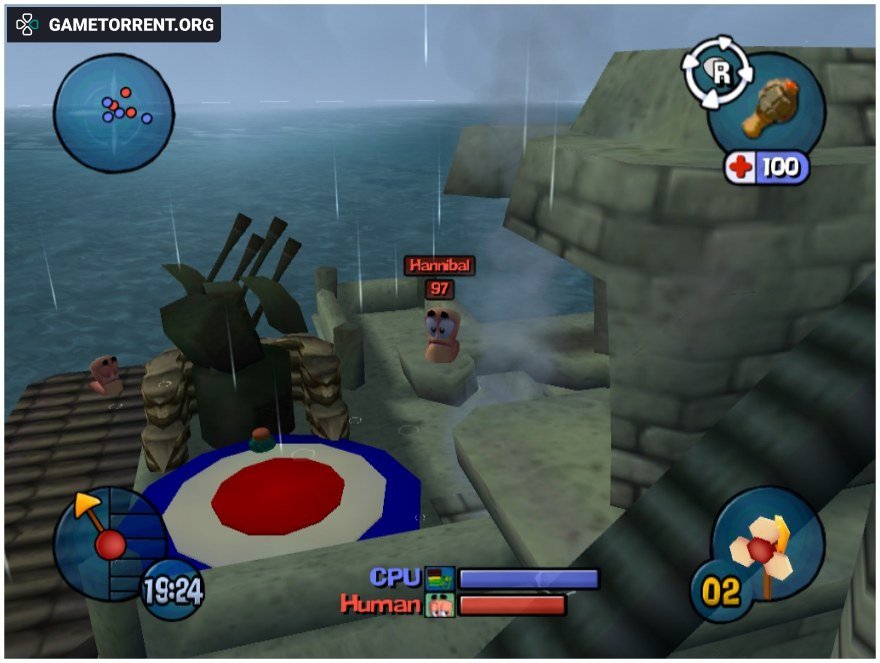The image size is (880, 663).
Task: Select the CPU team flag icon
Action: coord(440,579)
